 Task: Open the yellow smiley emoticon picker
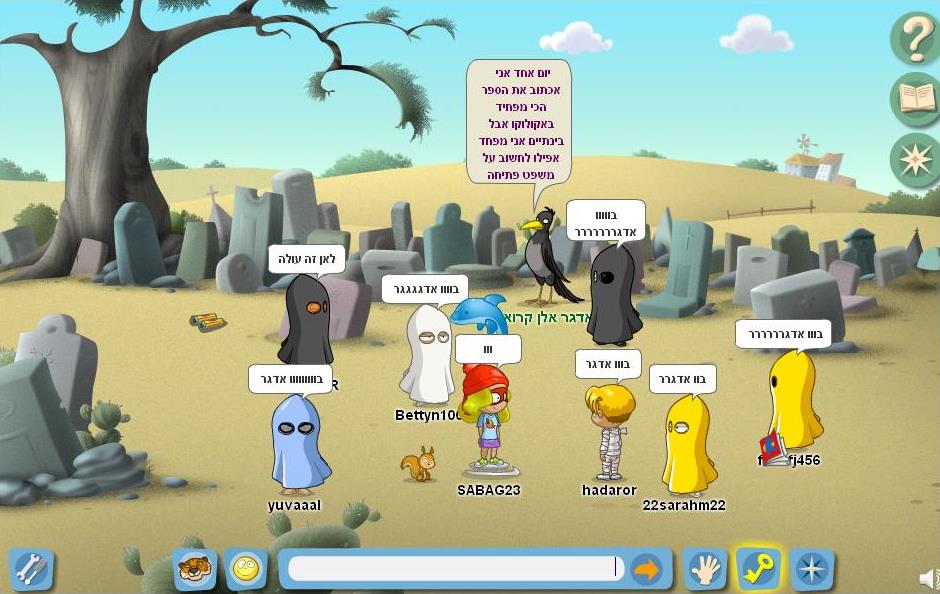click(245, 569)
